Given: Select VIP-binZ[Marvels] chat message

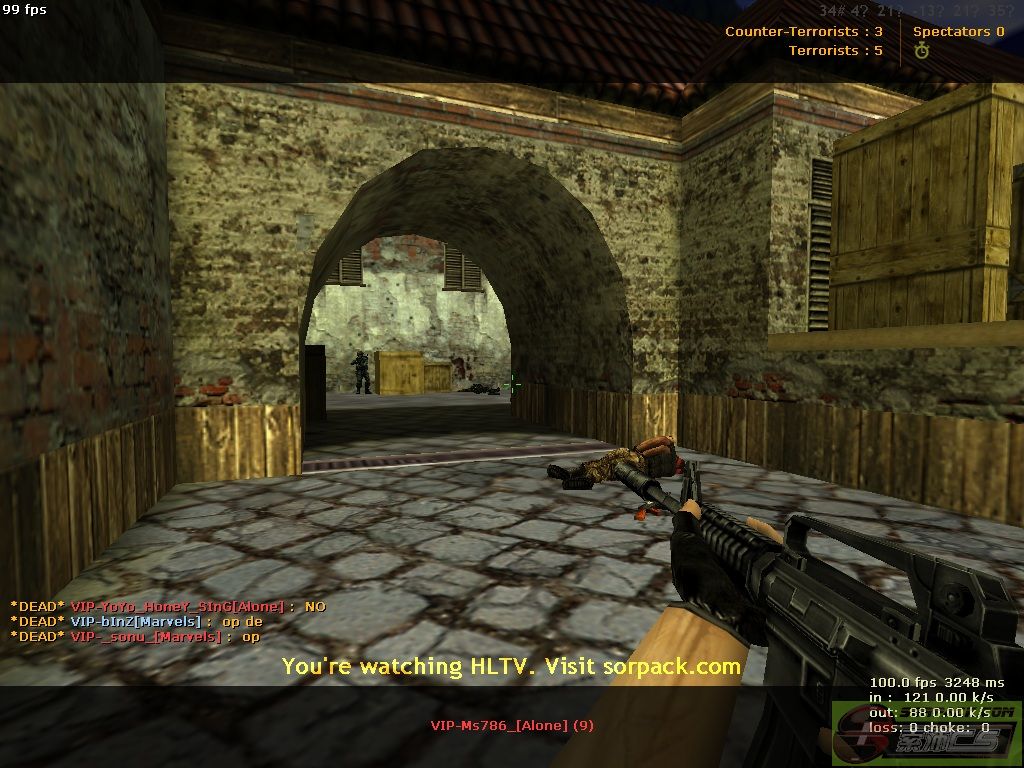Looking at the screenshot, I should coord(137,621).
